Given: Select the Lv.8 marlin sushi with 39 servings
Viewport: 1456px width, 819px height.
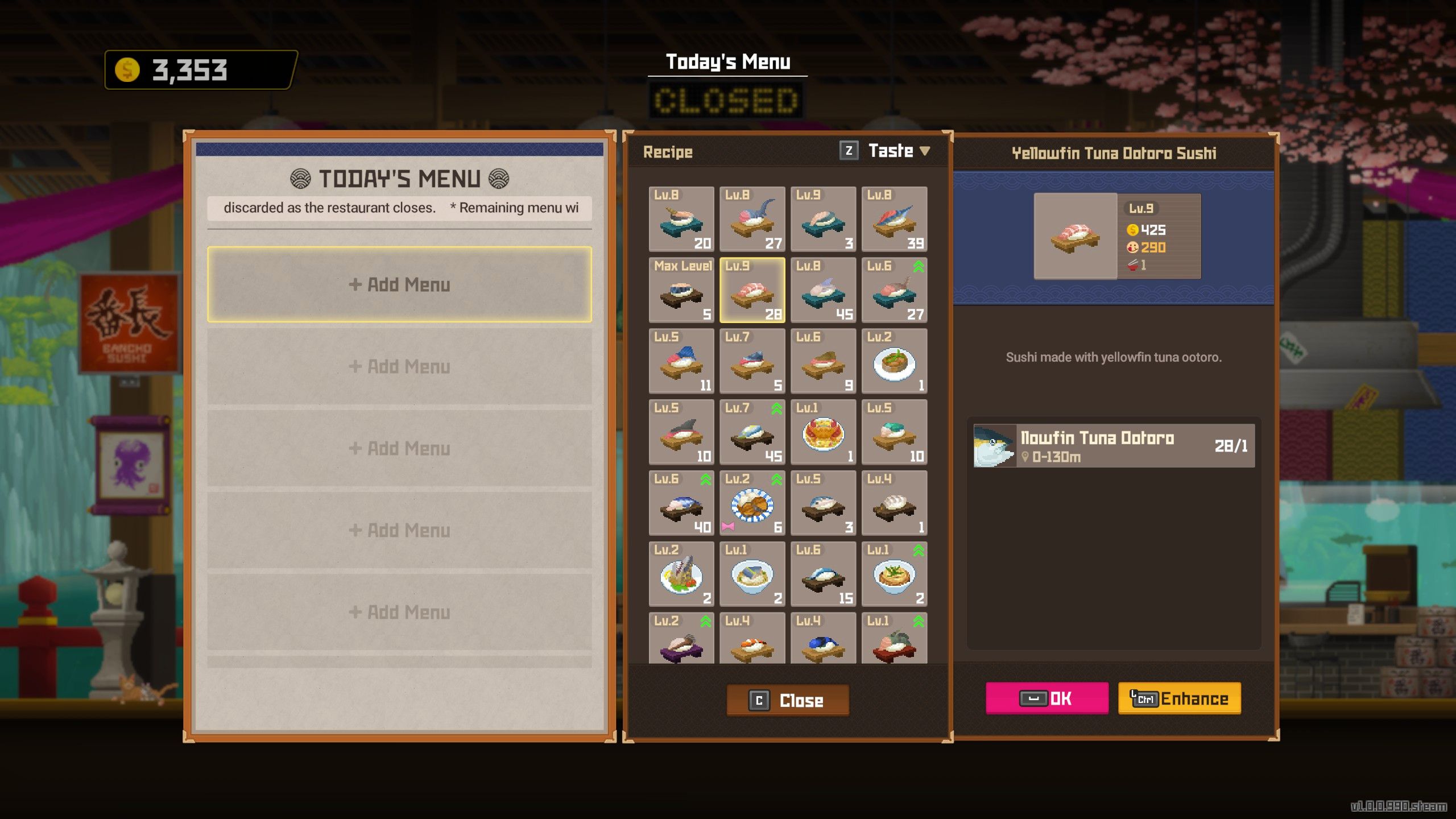Looking at the screenshot, I should coord(894,219).
